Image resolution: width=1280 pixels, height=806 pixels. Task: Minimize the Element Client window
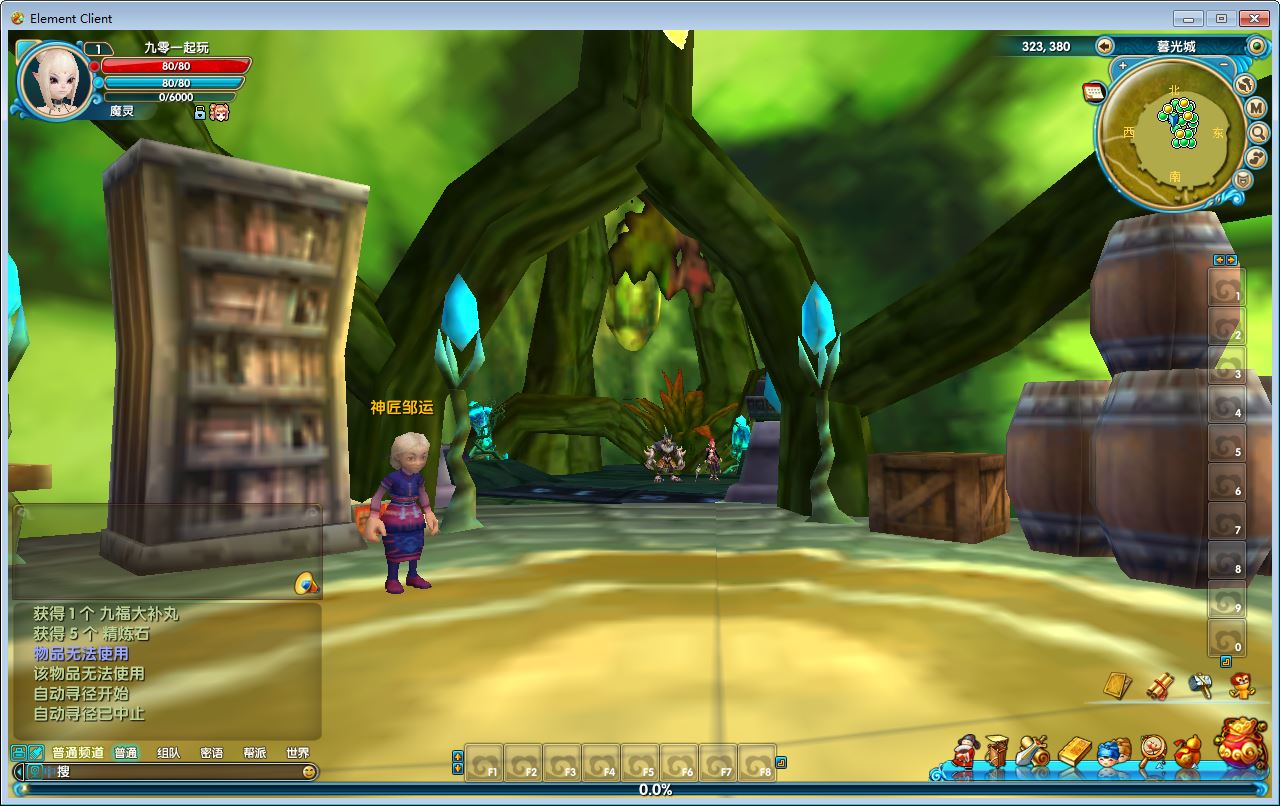click(1189, 18)
